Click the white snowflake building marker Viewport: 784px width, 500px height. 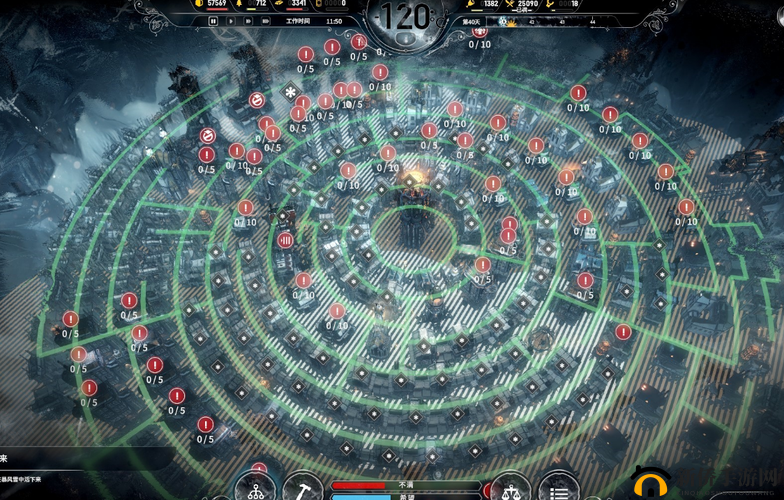click(291, 93)
